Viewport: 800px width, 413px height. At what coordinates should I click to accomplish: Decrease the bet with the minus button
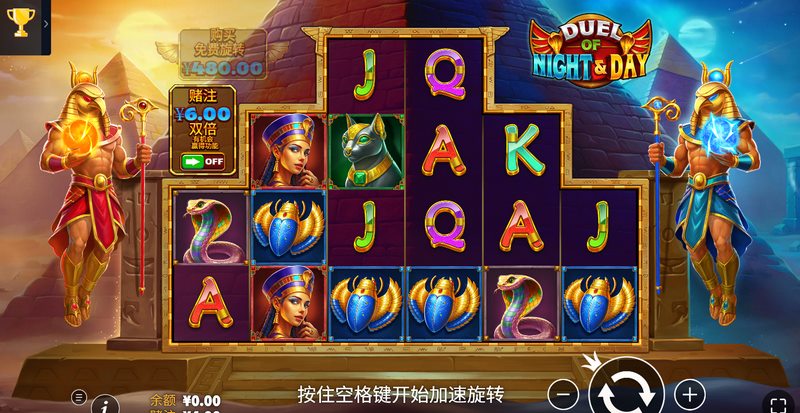[566, 392]
